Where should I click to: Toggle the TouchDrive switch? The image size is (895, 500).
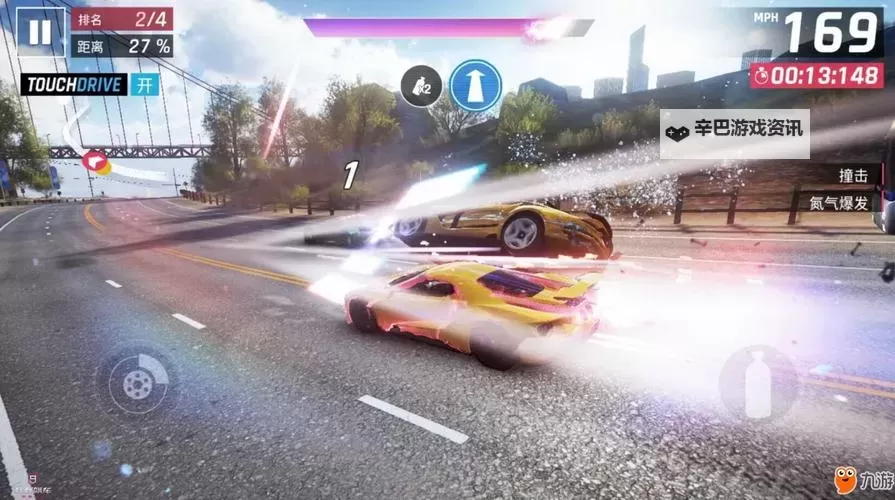[147, 84]
